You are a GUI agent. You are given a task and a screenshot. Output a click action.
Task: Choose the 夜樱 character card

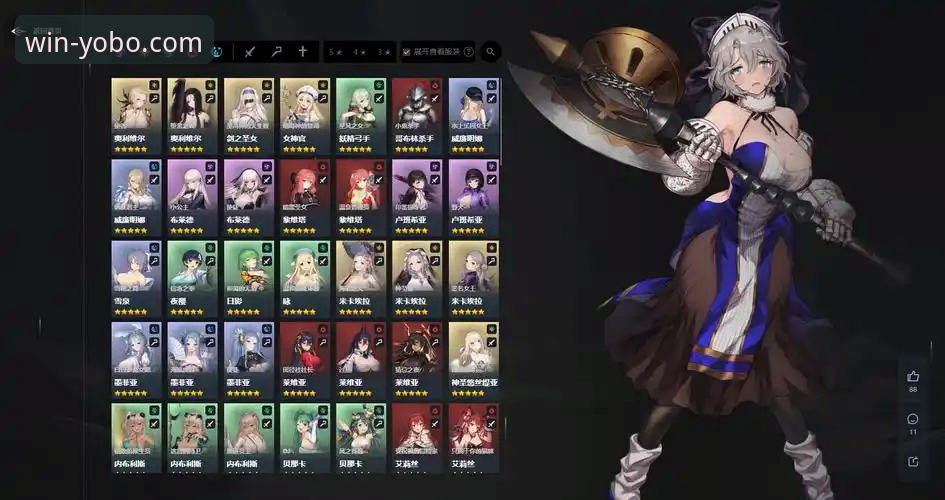[192, 276]
